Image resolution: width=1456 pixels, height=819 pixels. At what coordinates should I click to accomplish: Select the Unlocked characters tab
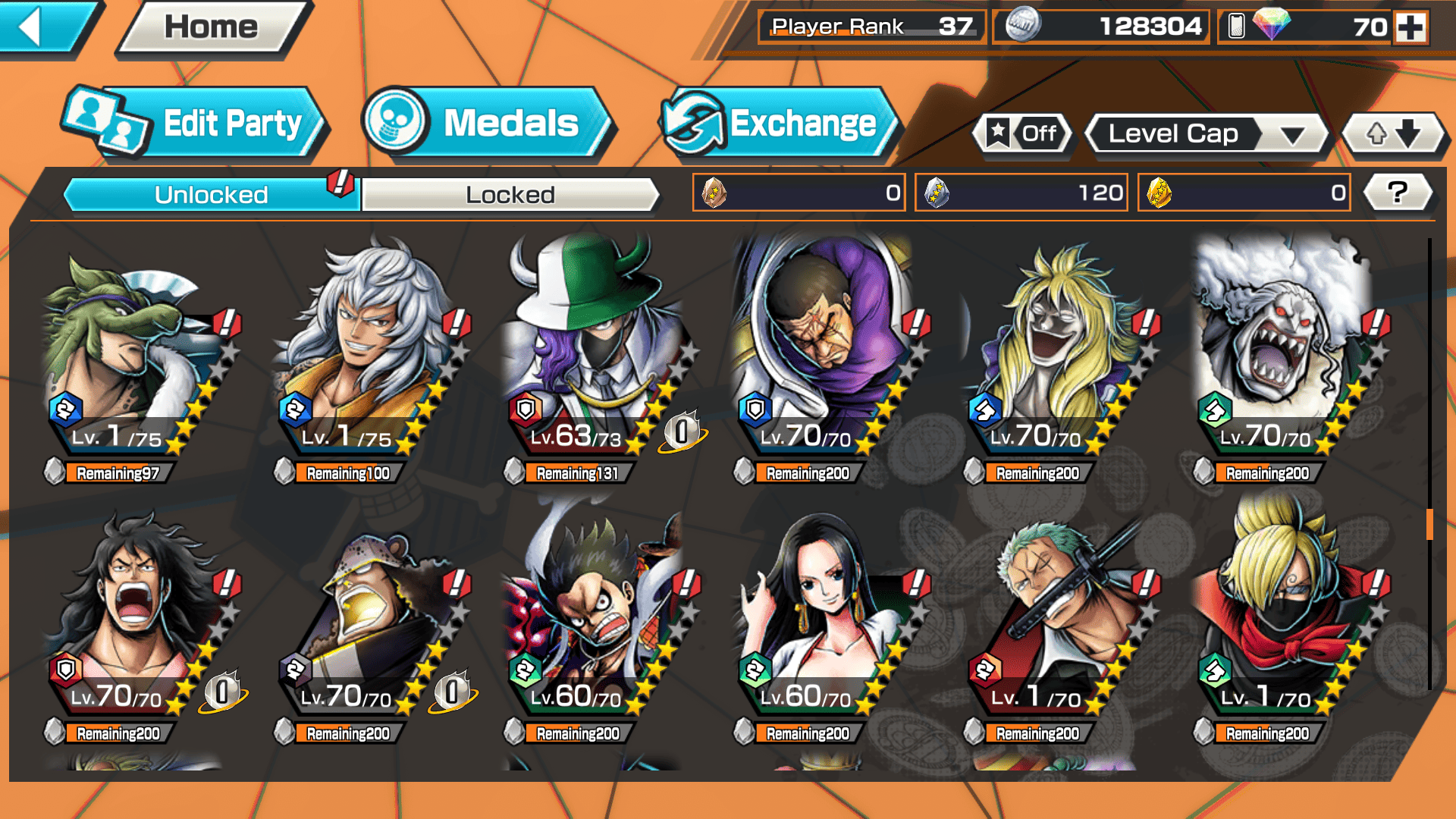click(210, 195)
